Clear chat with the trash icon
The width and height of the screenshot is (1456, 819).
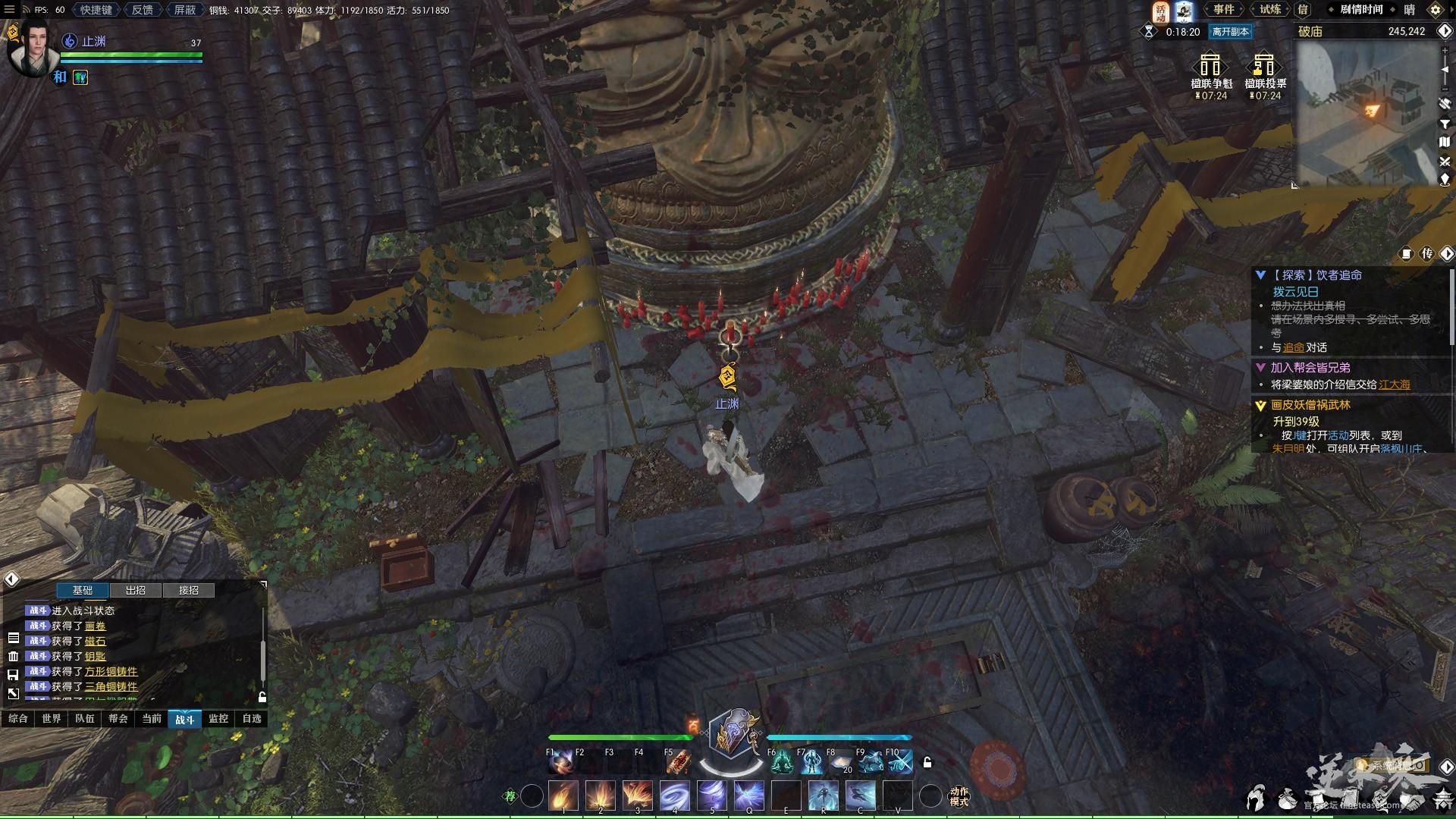pyautogui.click(x=13, y=656)
